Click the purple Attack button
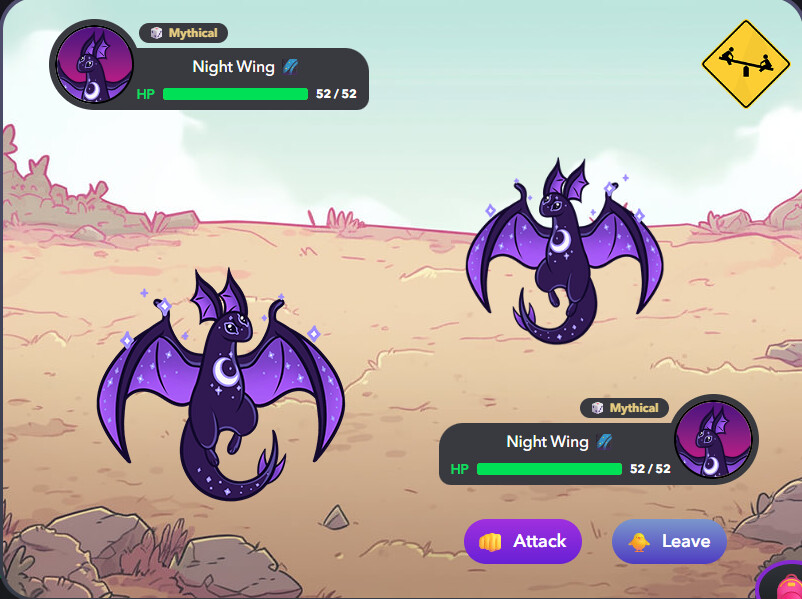 click(523, 541)
